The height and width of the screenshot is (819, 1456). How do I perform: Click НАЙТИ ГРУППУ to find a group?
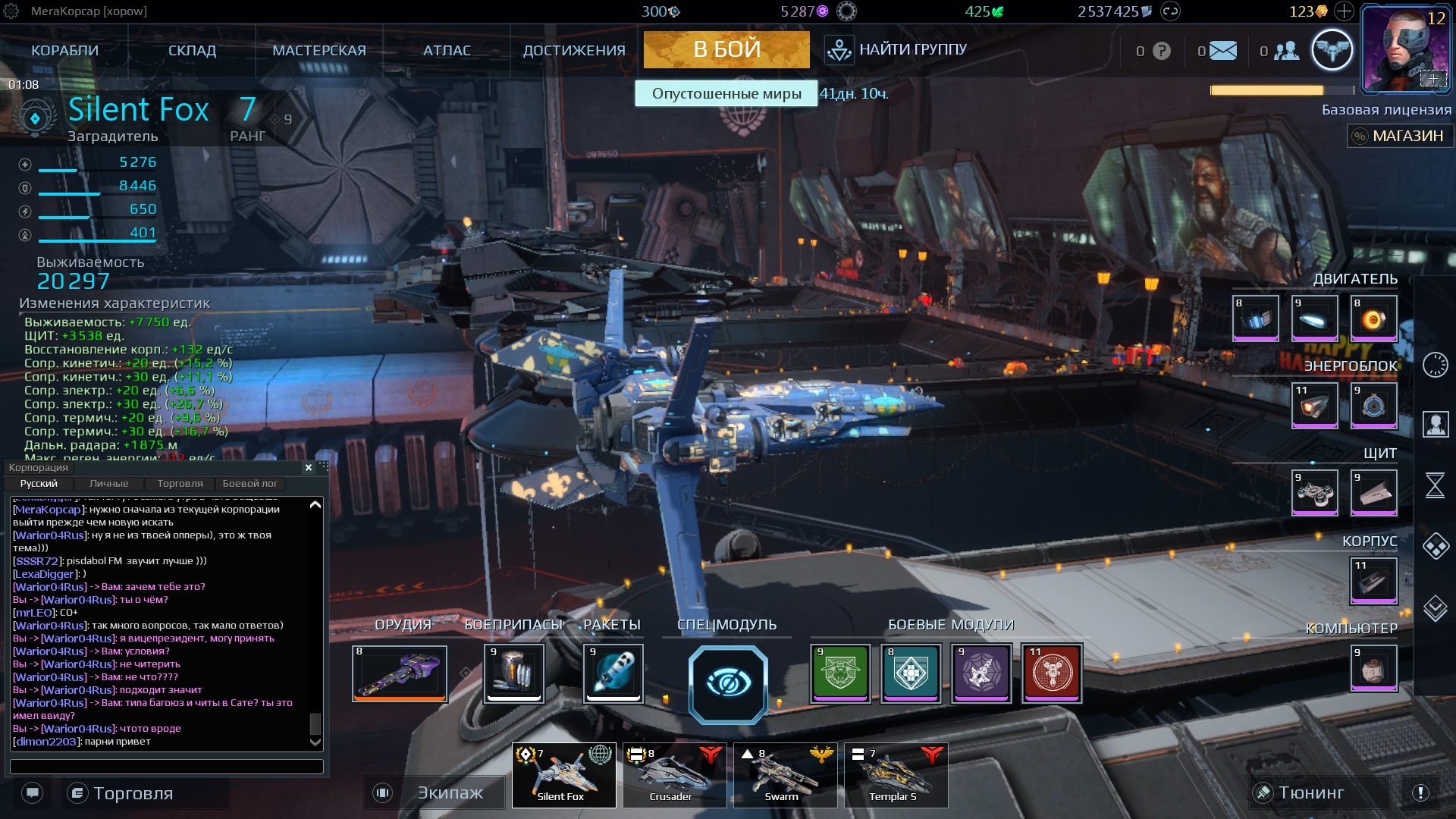point(896,50)
